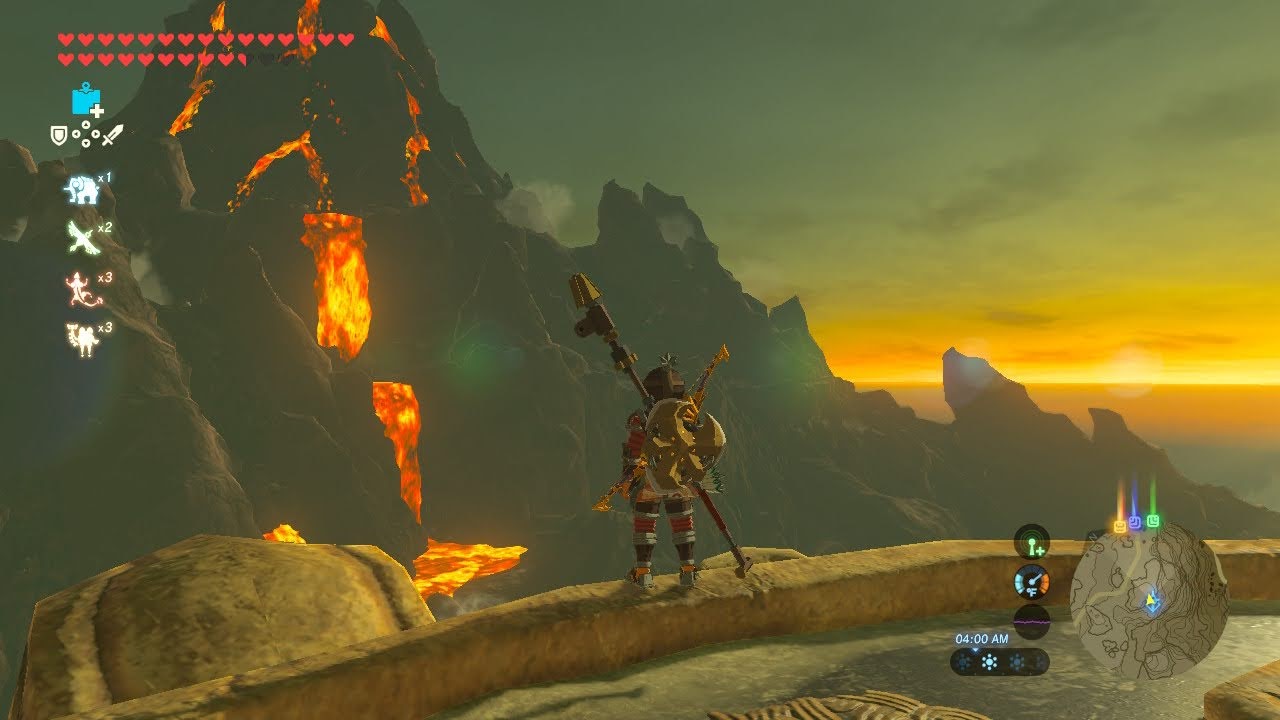Screen dimensions: 1280x720
Task: Toggle the green Sheikah Sensor+ icon
Action: pos(1031,543)
